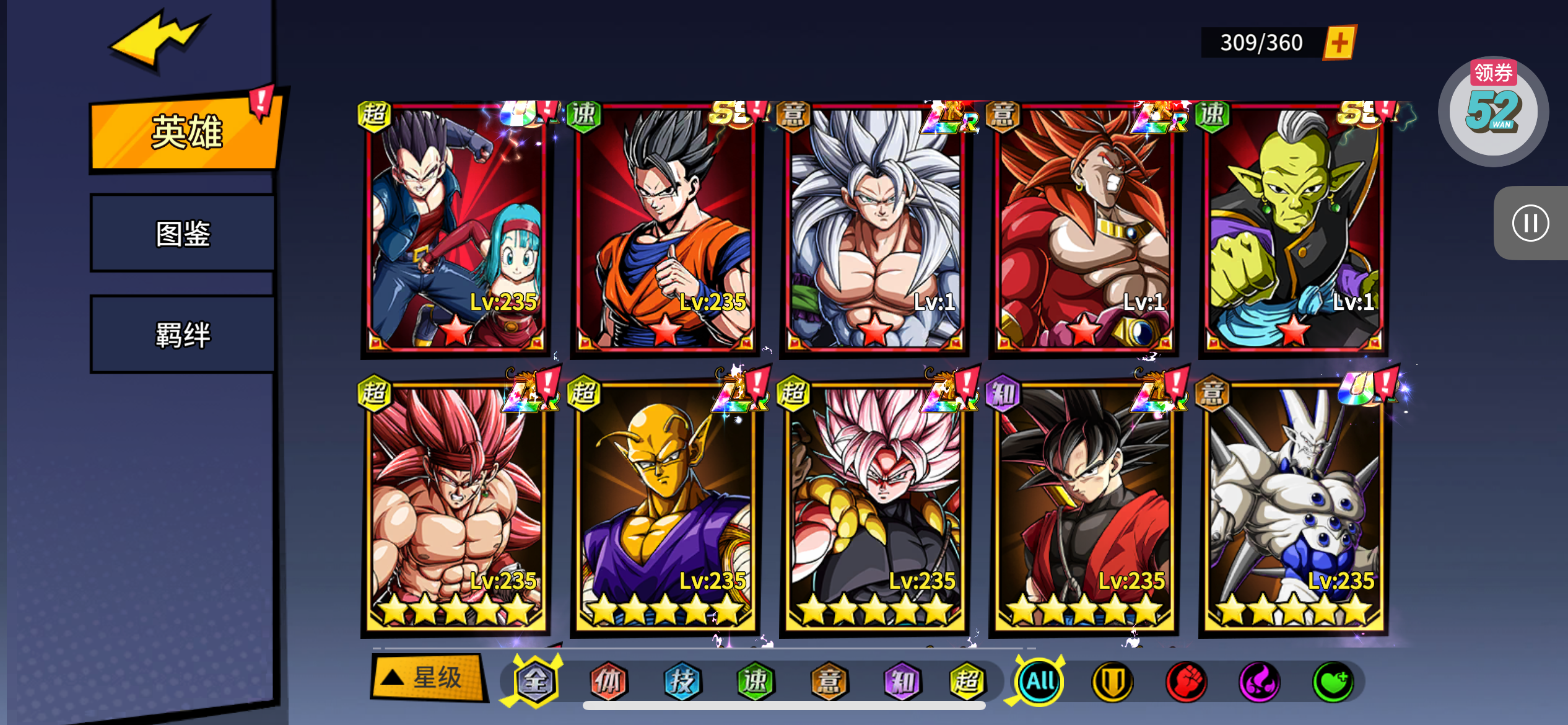Image resolution: width=1568 pixels, height=725 pixels.
Task: Filter by the red 体 type
Action: click(608, 682)
